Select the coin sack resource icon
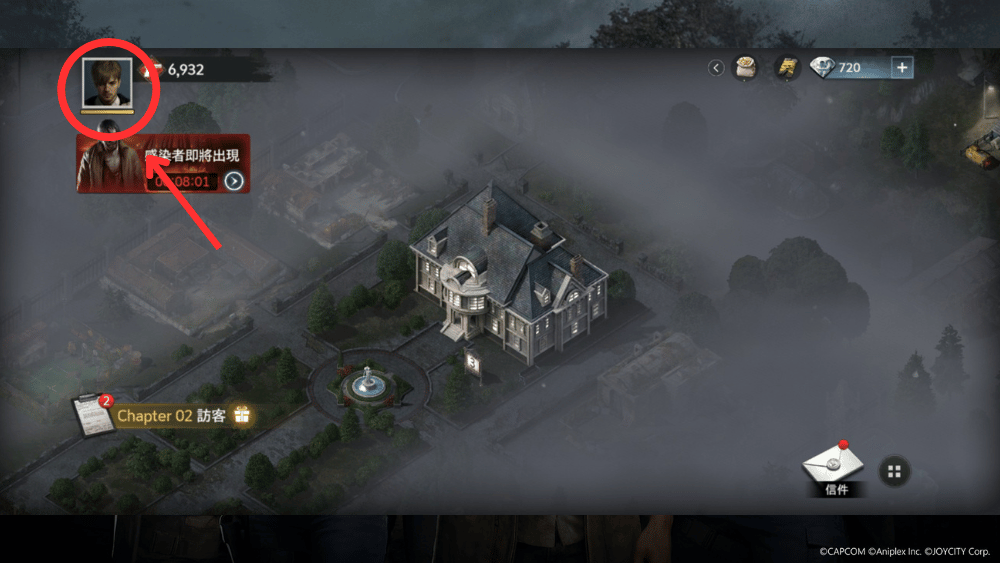 tap(745, 68)
